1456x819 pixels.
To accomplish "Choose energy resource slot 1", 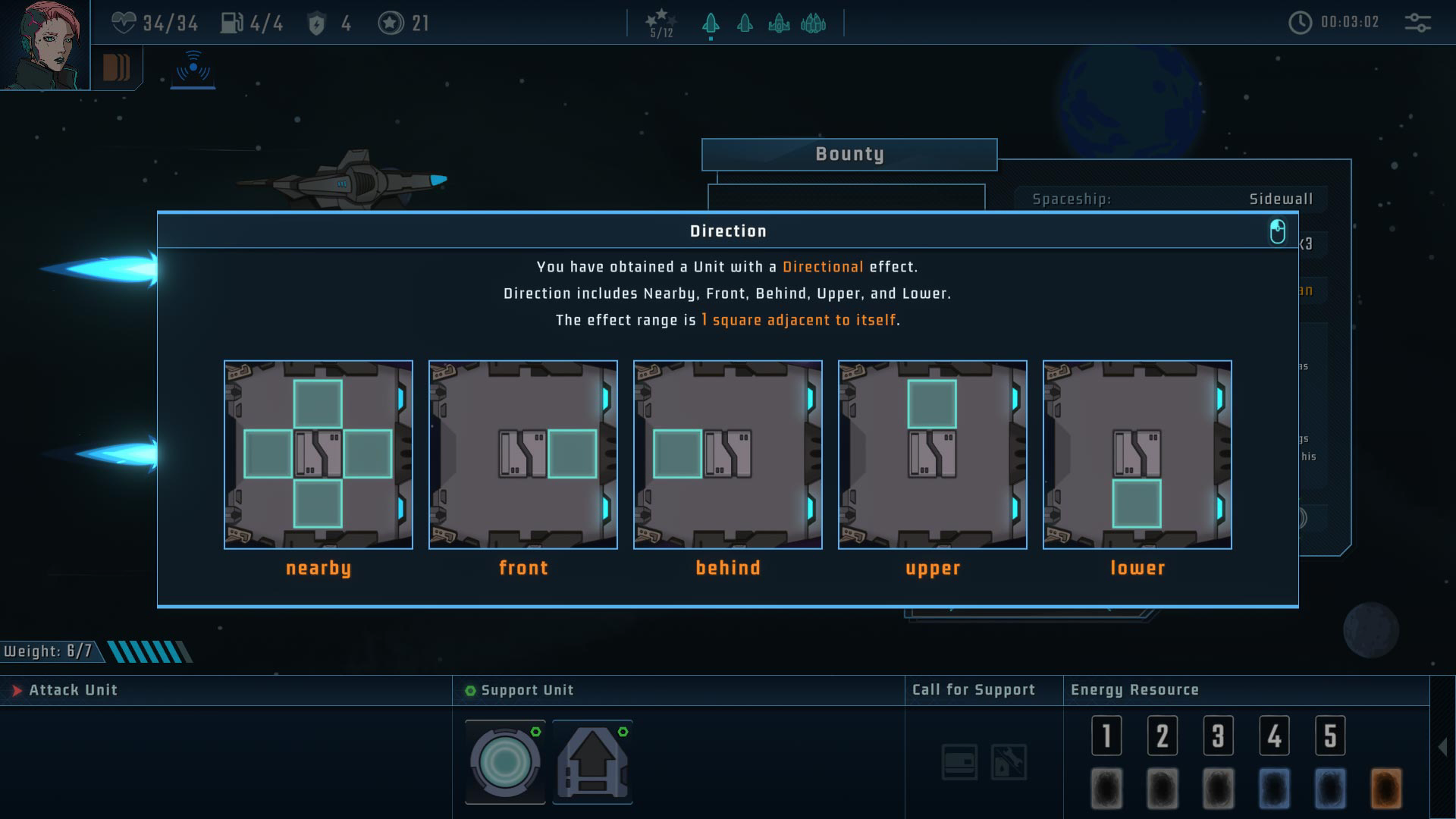I will (1106, 736).
